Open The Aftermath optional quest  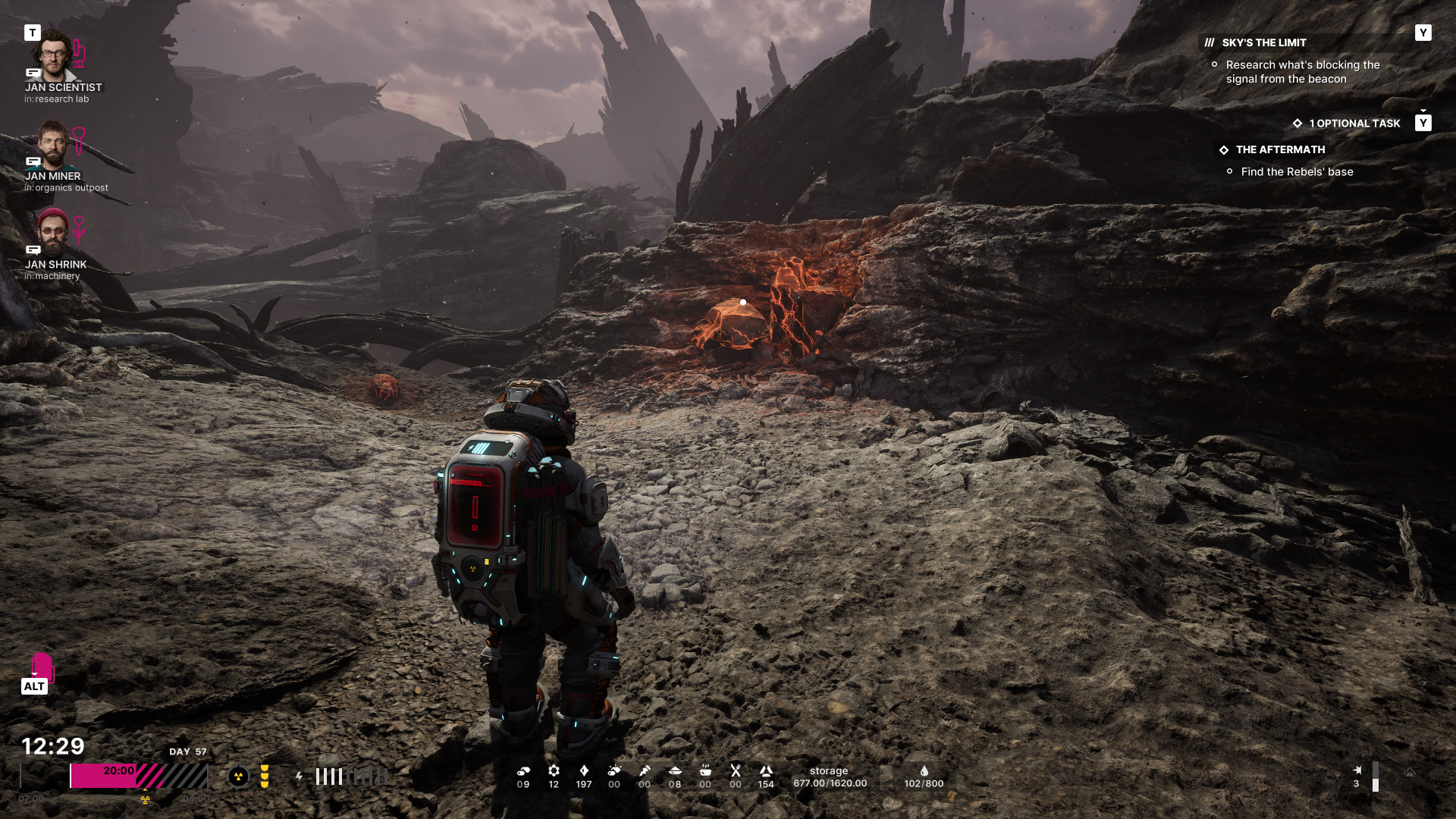[1280, 150]
